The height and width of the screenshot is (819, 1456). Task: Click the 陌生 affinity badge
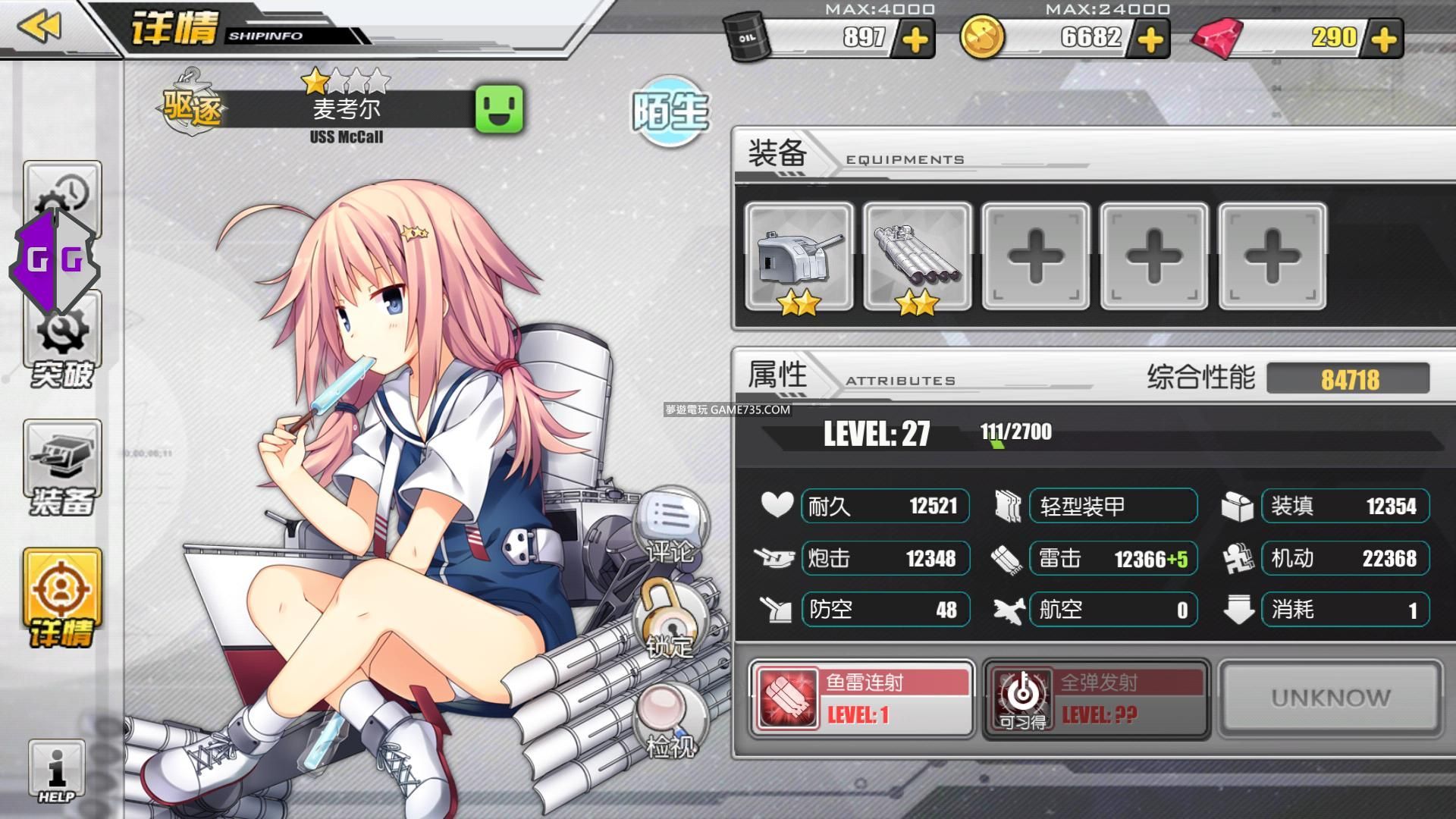pyautogui.click(x=670, y=111)
